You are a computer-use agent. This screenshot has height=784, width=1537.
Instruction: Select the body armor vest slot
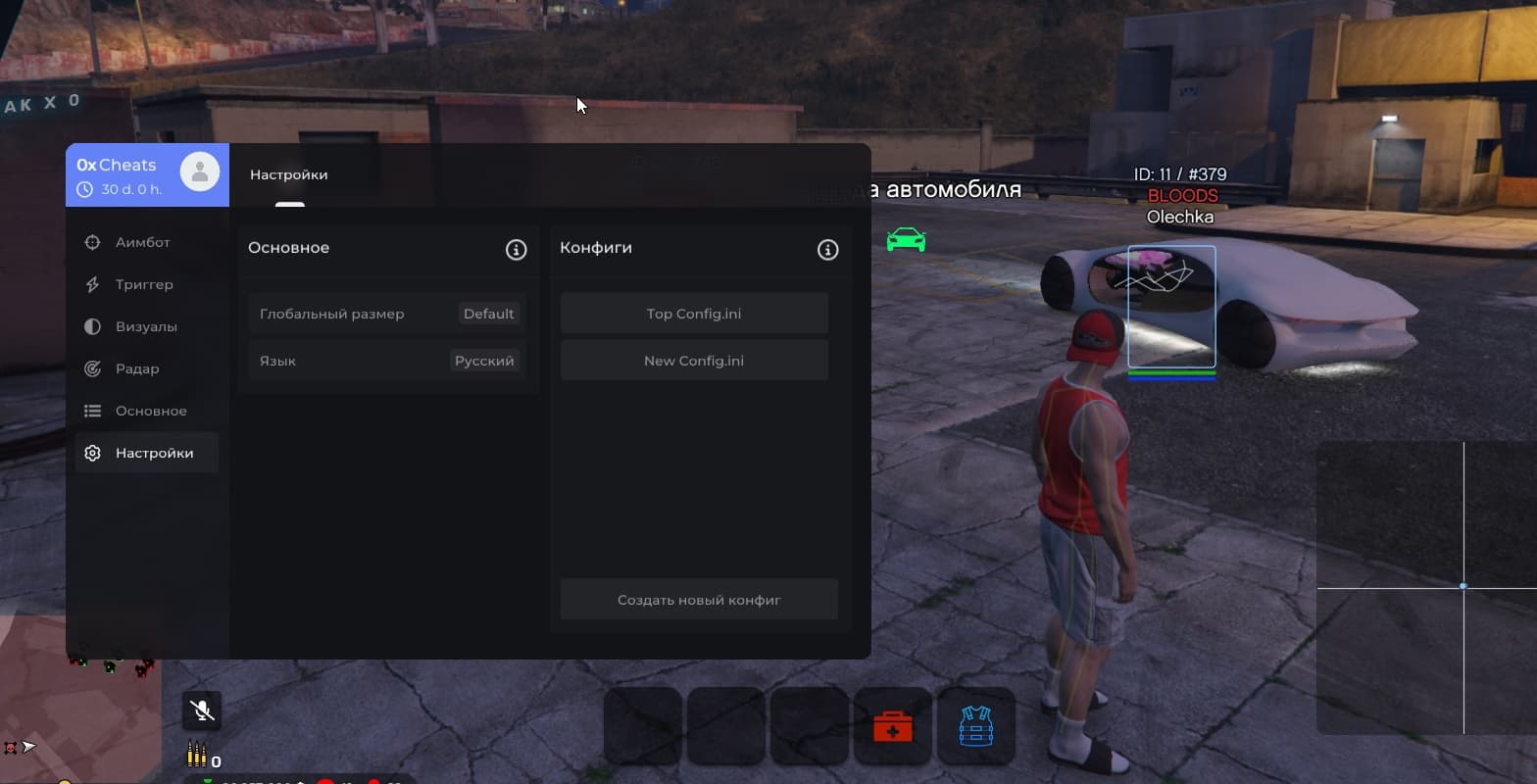[x=975, y=727]
